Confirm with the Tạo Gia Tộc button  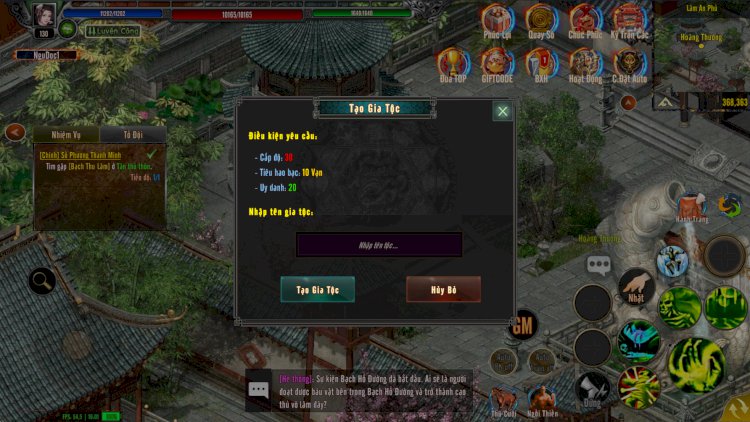tap(317, 289)
